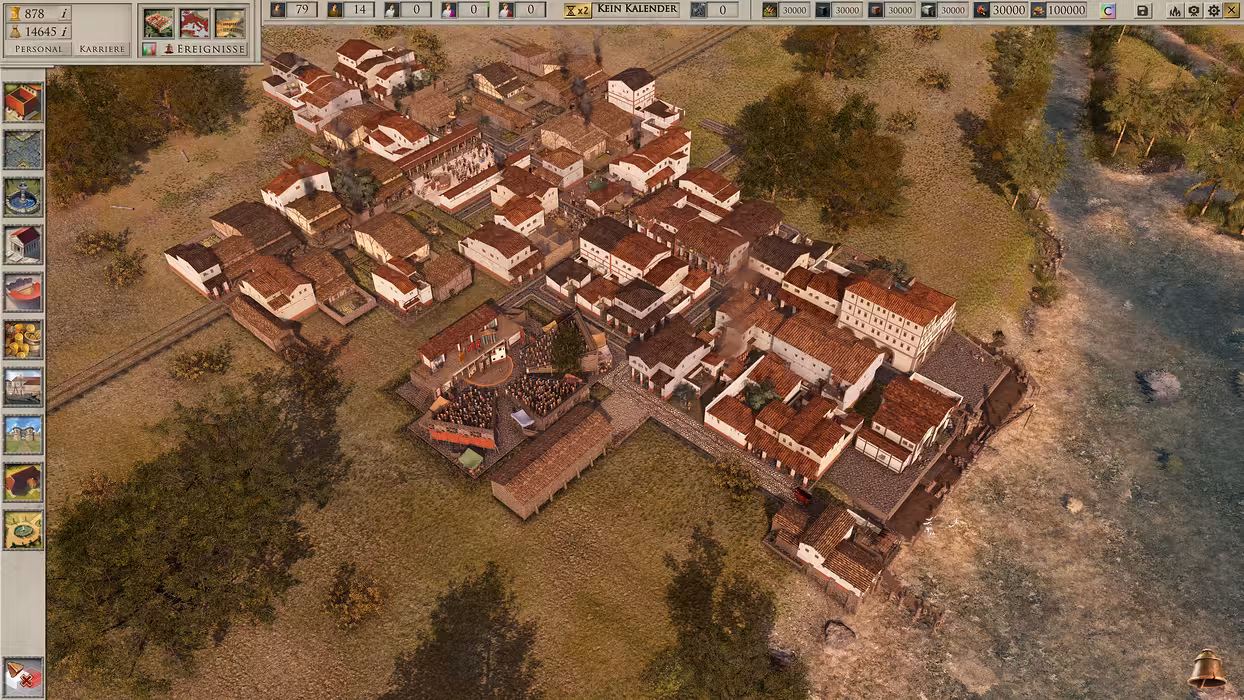Toggle the fire overlay icon
1244x700 pixels.
coord(1174,10)
